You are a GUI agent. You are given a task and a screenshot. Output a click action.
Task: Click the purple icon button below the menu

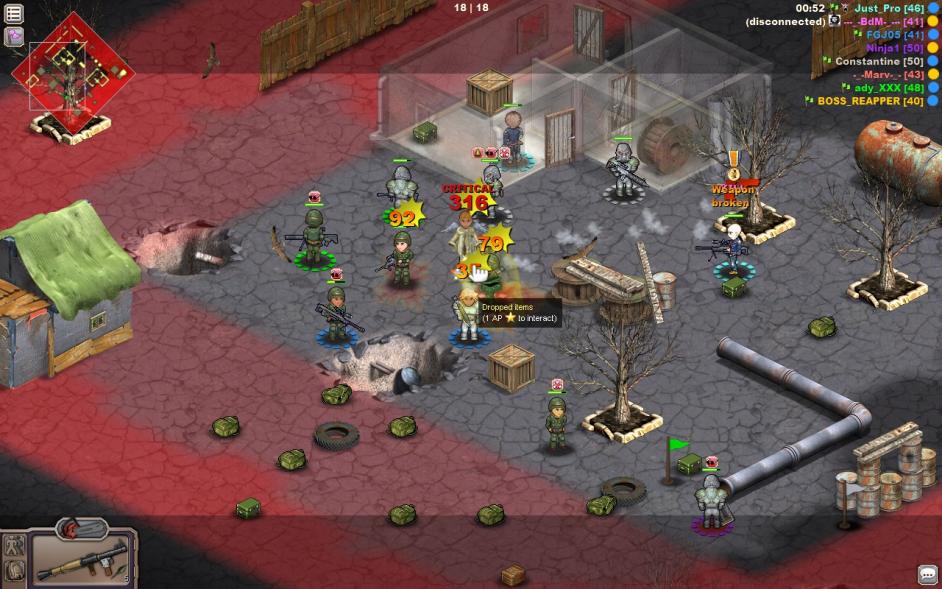(x=15, y=37)
